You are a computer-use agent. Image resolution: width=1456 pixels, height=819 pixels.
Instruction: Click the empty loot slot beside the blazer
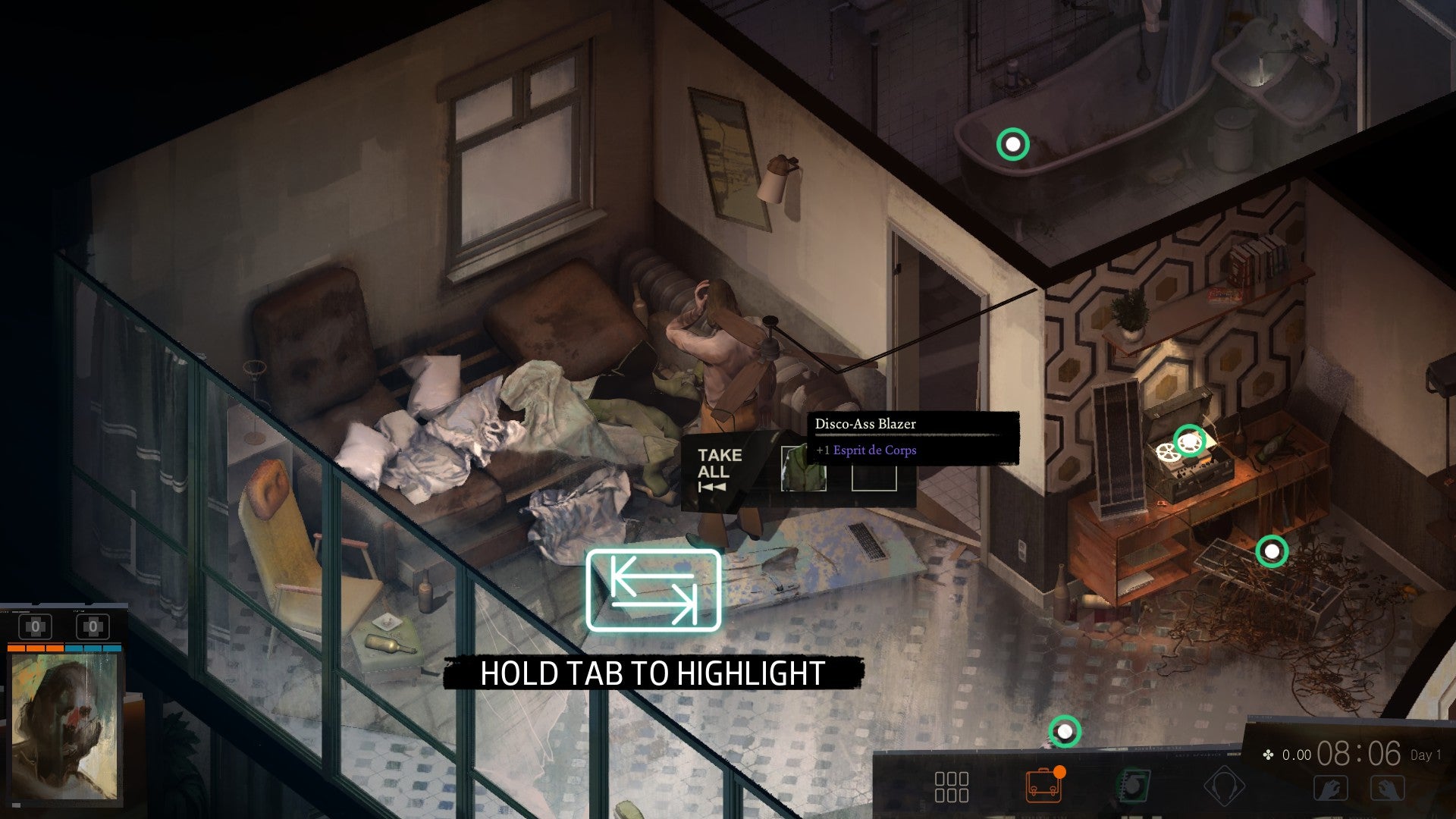874,478
